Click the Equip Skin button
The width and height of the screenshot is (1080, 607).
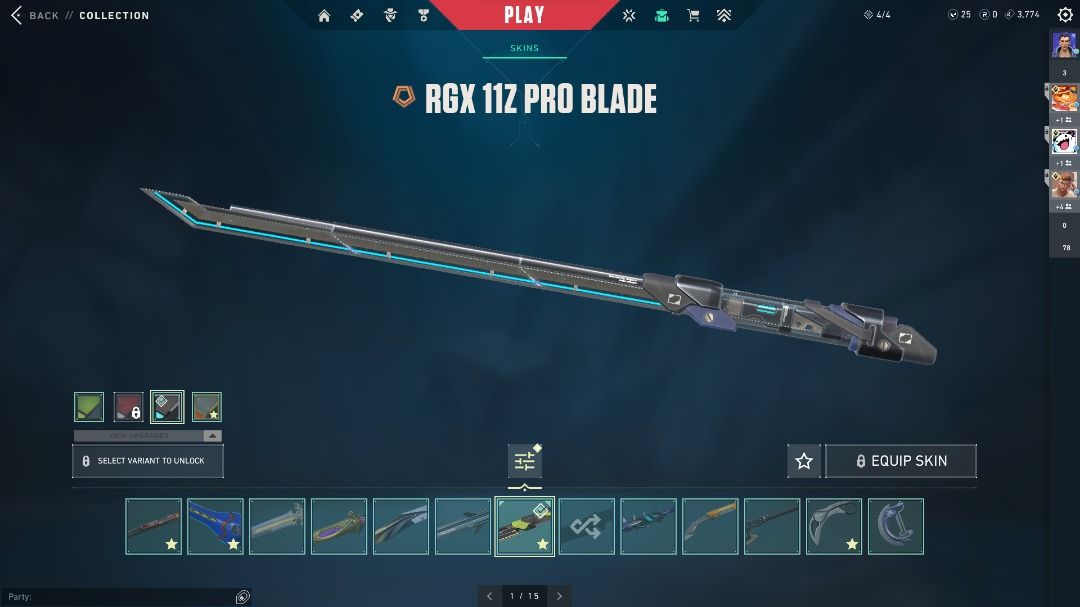900,461
